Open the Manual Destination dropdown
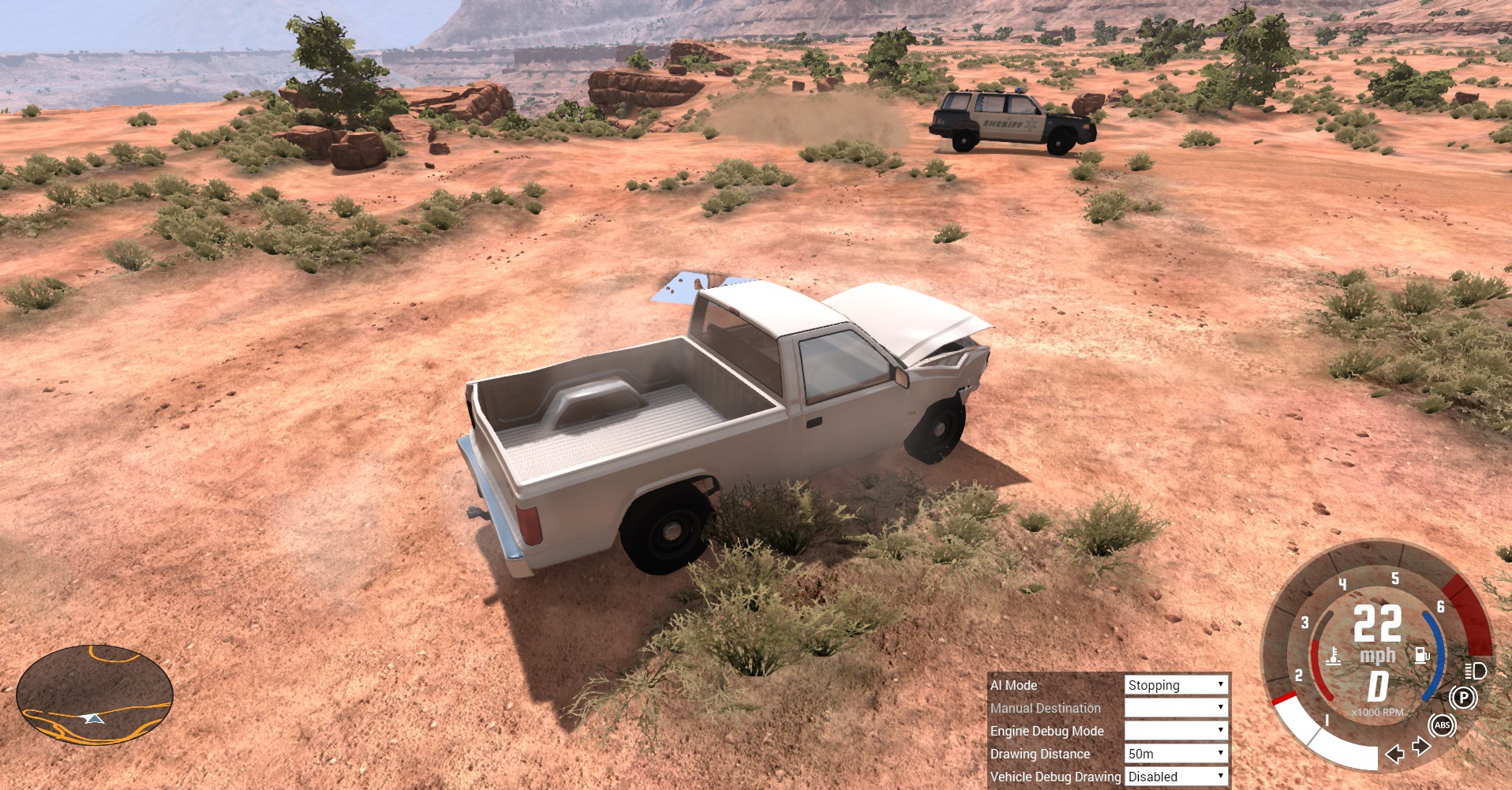 tap(1176, 708)
